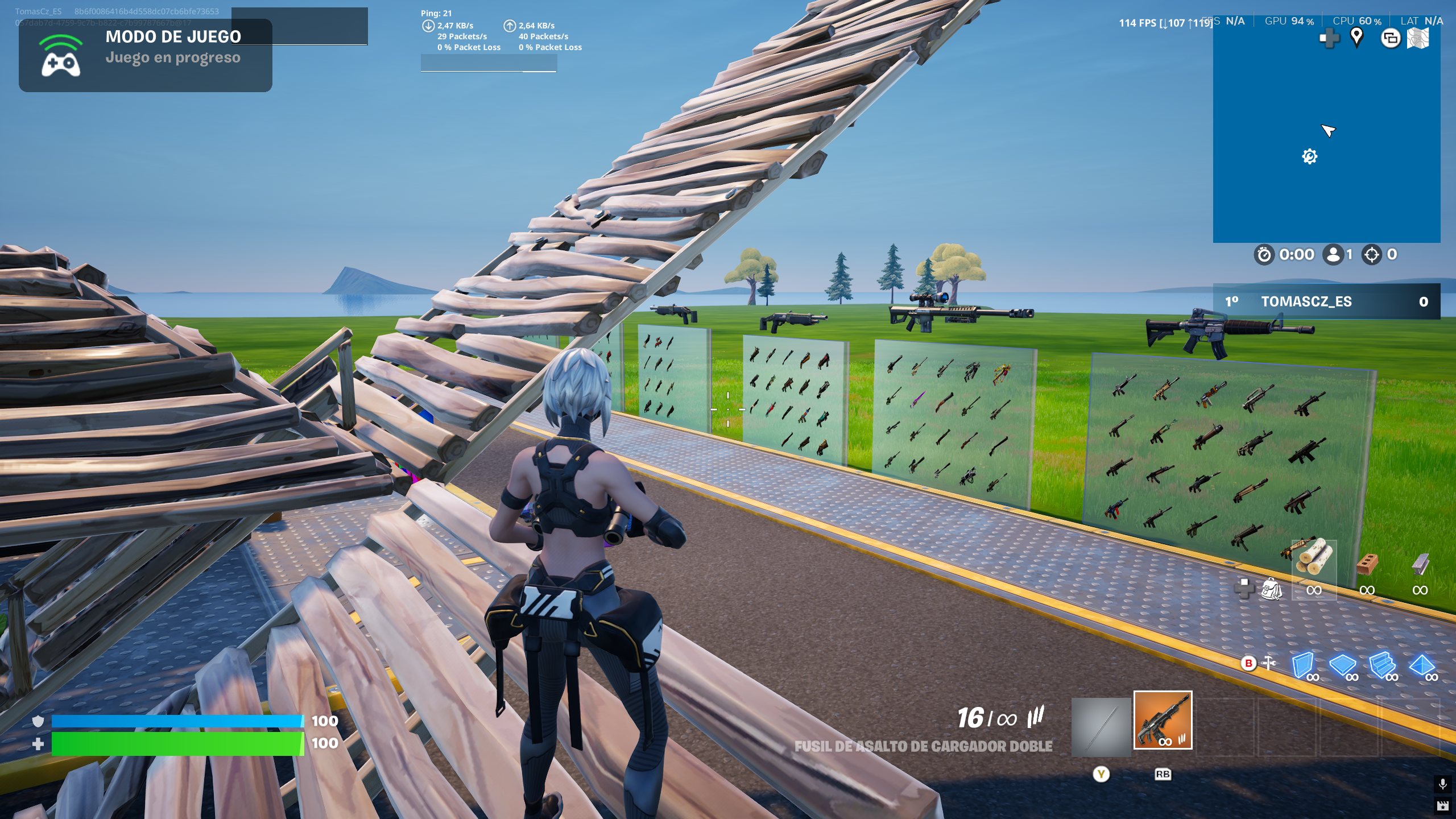This screenshot has width=1456, height=819.
Task: Click the map pin marker icon
Action: click(x=1357, y=38)
